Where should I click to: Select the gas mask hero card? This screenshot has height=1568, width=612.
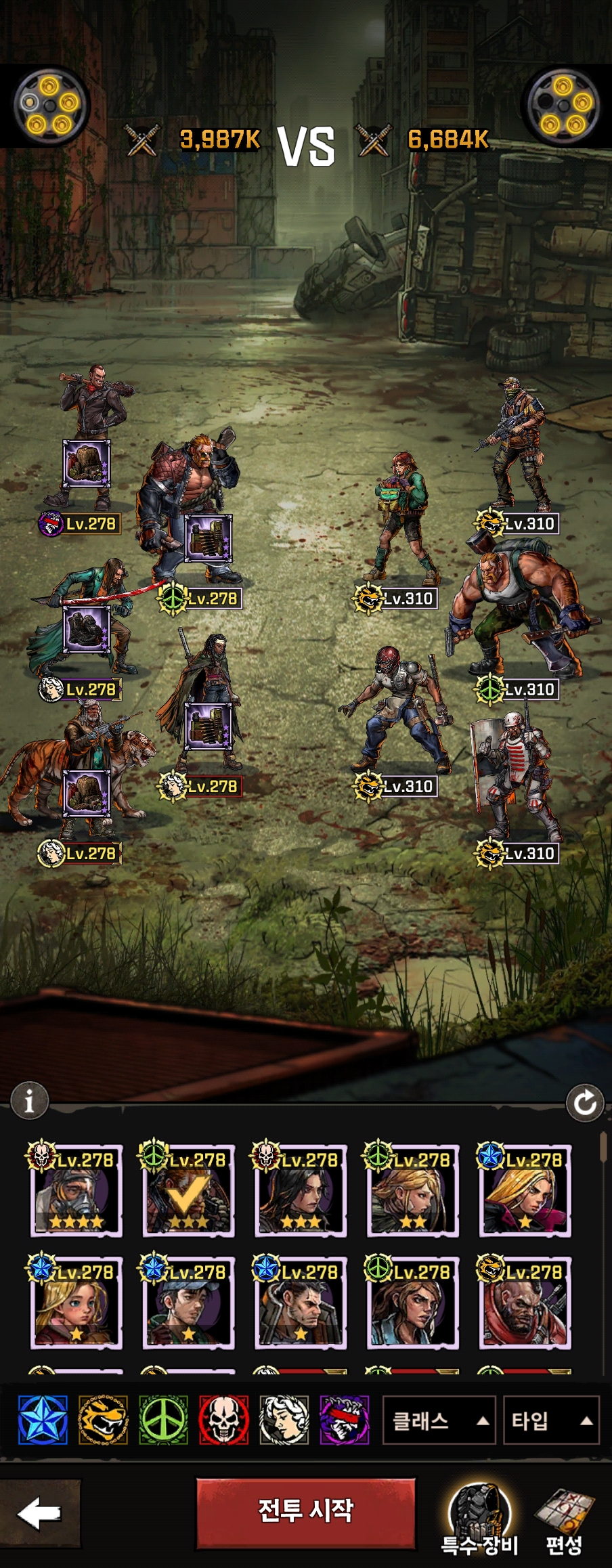(x=76, y=1191)
